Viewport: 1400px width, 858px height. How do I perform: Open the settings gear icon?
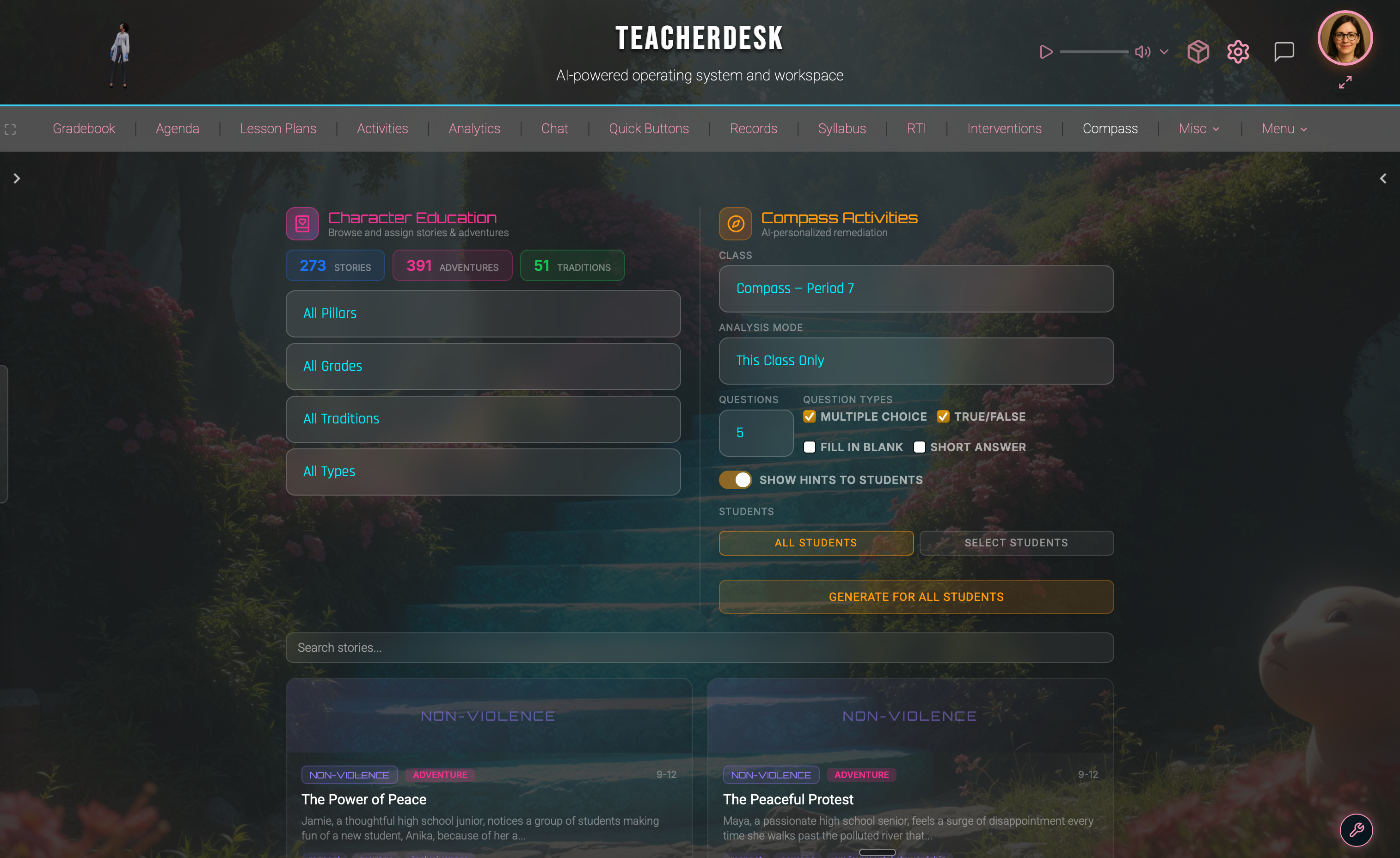[1238, 52]
